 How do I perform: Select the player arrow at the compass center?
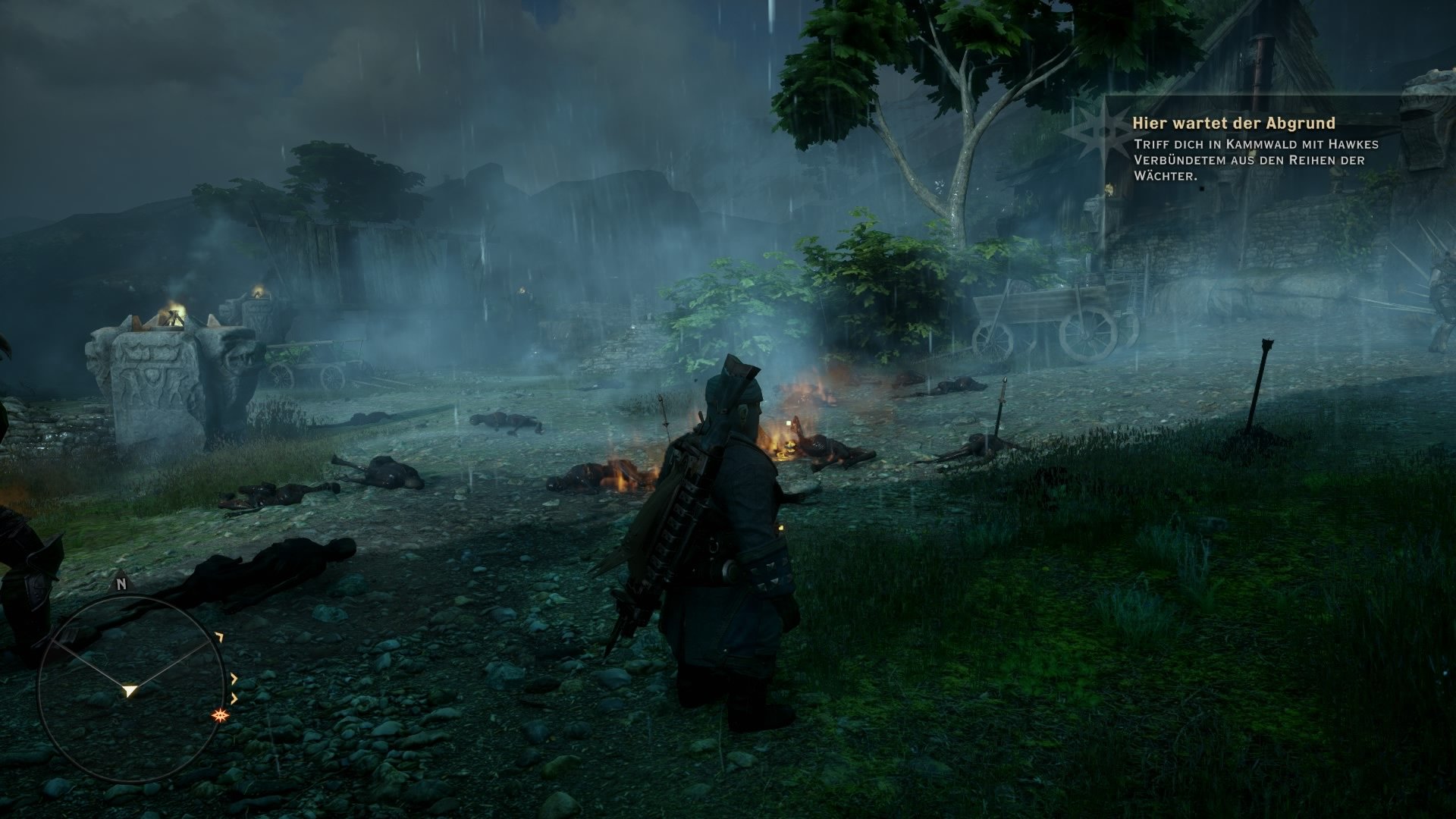[129, 690]
